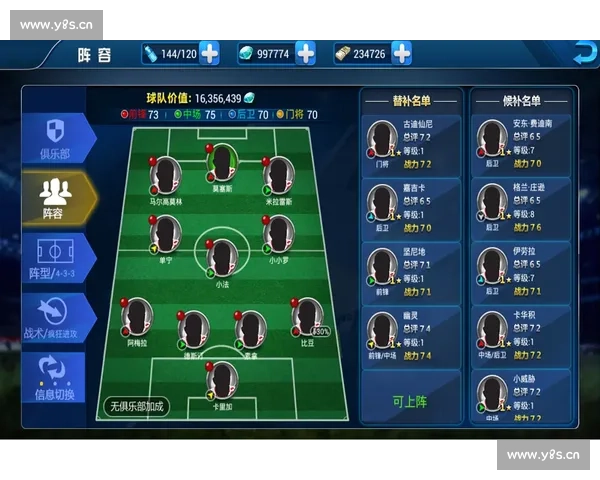Click the 无俱乐部加成 club bonus label
The height and width of the screenshot is (480, 600).
coord(136,406)
